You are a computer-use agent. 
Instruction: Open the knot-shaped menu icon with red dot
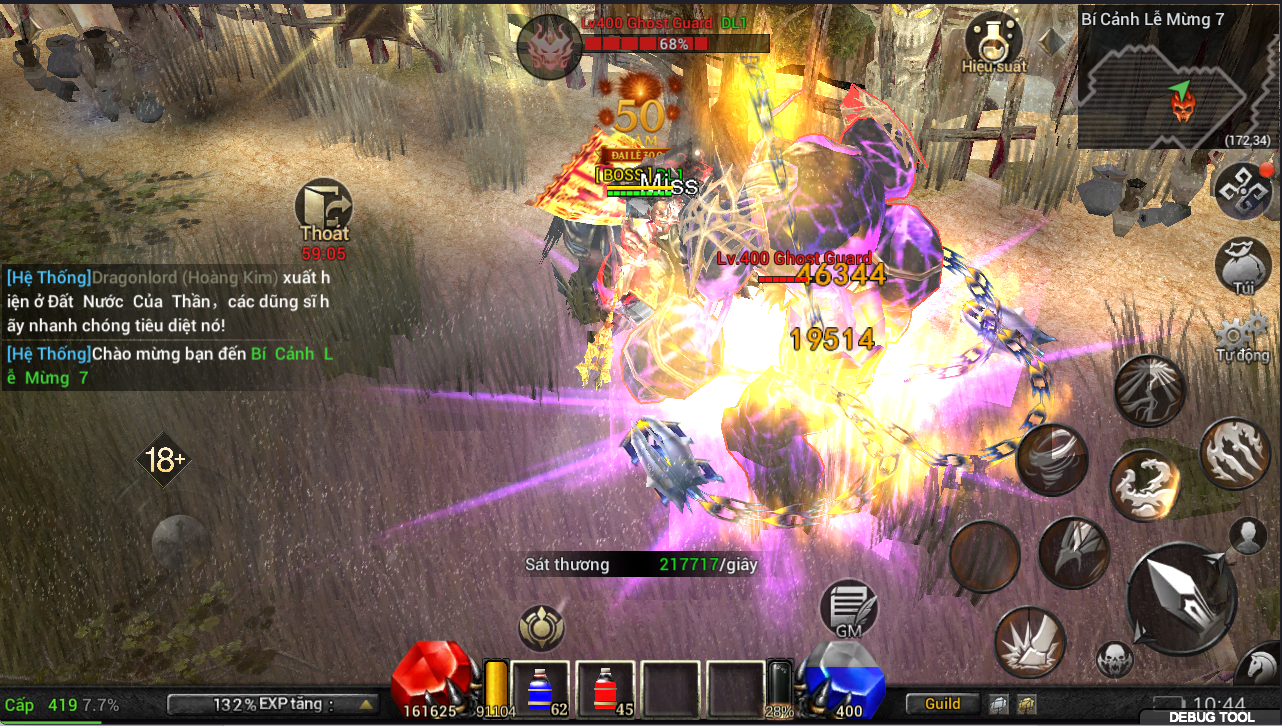1243,190
